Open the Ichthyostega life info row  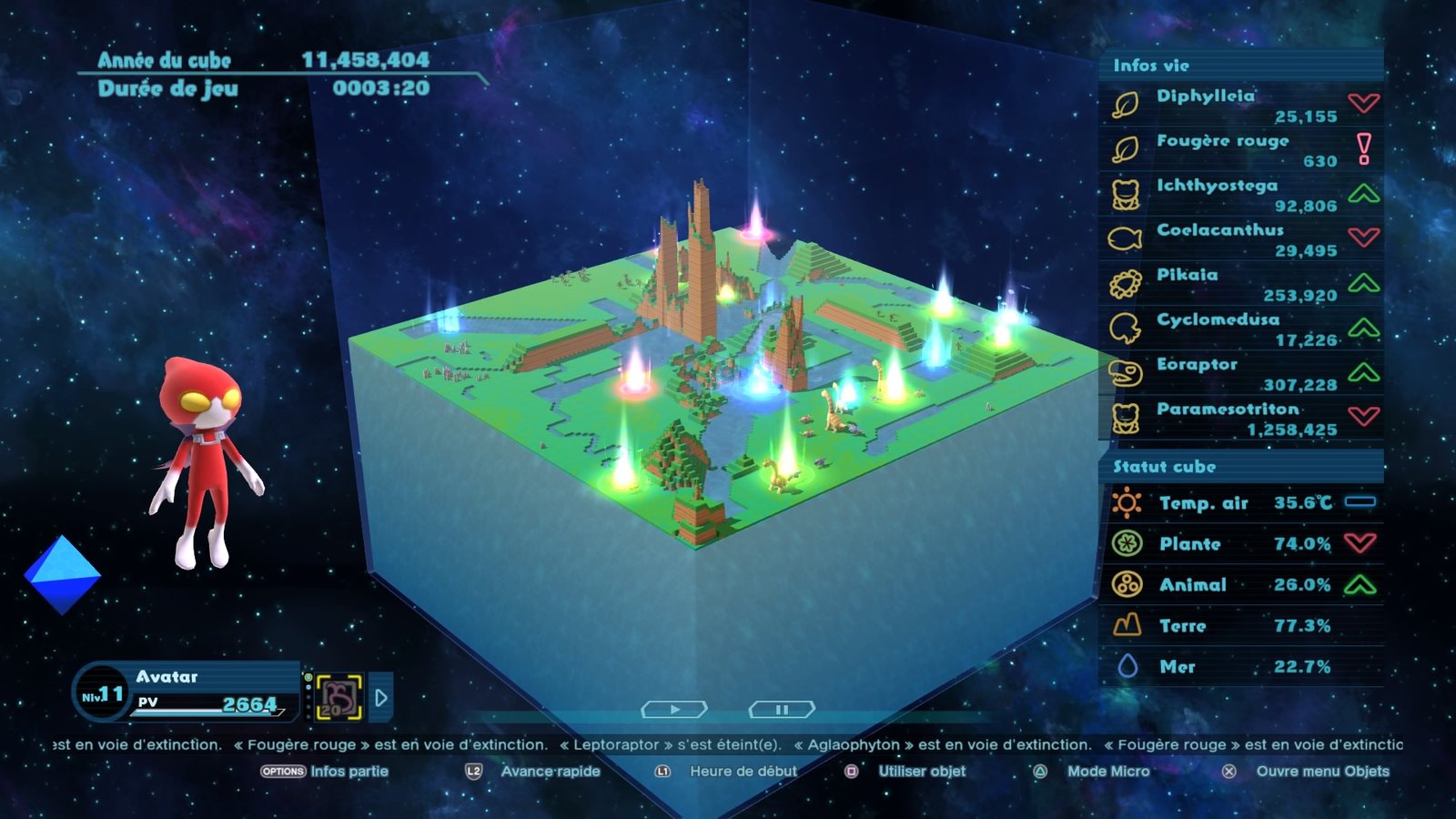(1241, 195)
